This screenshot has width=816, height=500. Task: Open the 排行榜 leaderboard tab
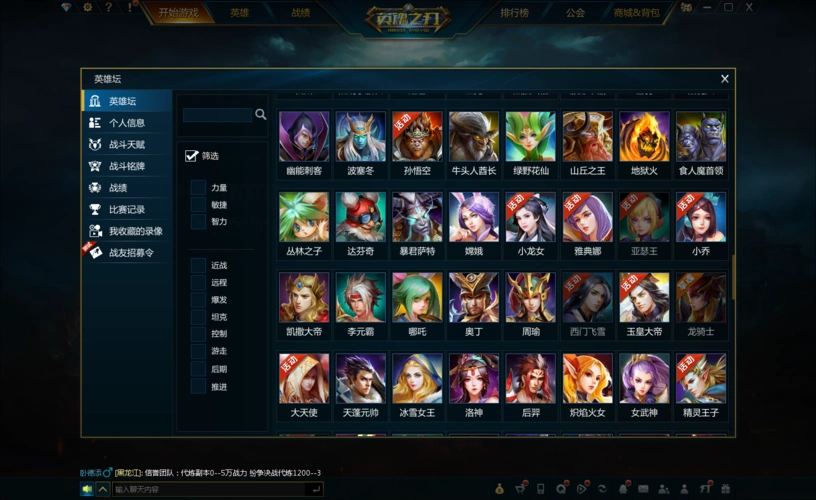tap(515, 13)
